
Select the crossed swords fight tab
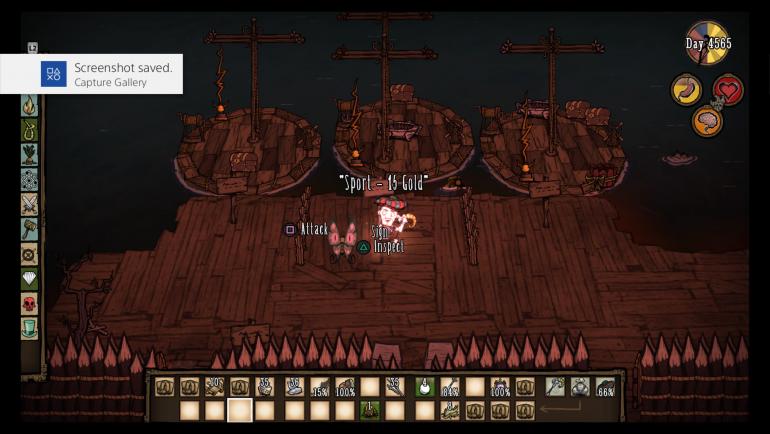pos(30,205)
